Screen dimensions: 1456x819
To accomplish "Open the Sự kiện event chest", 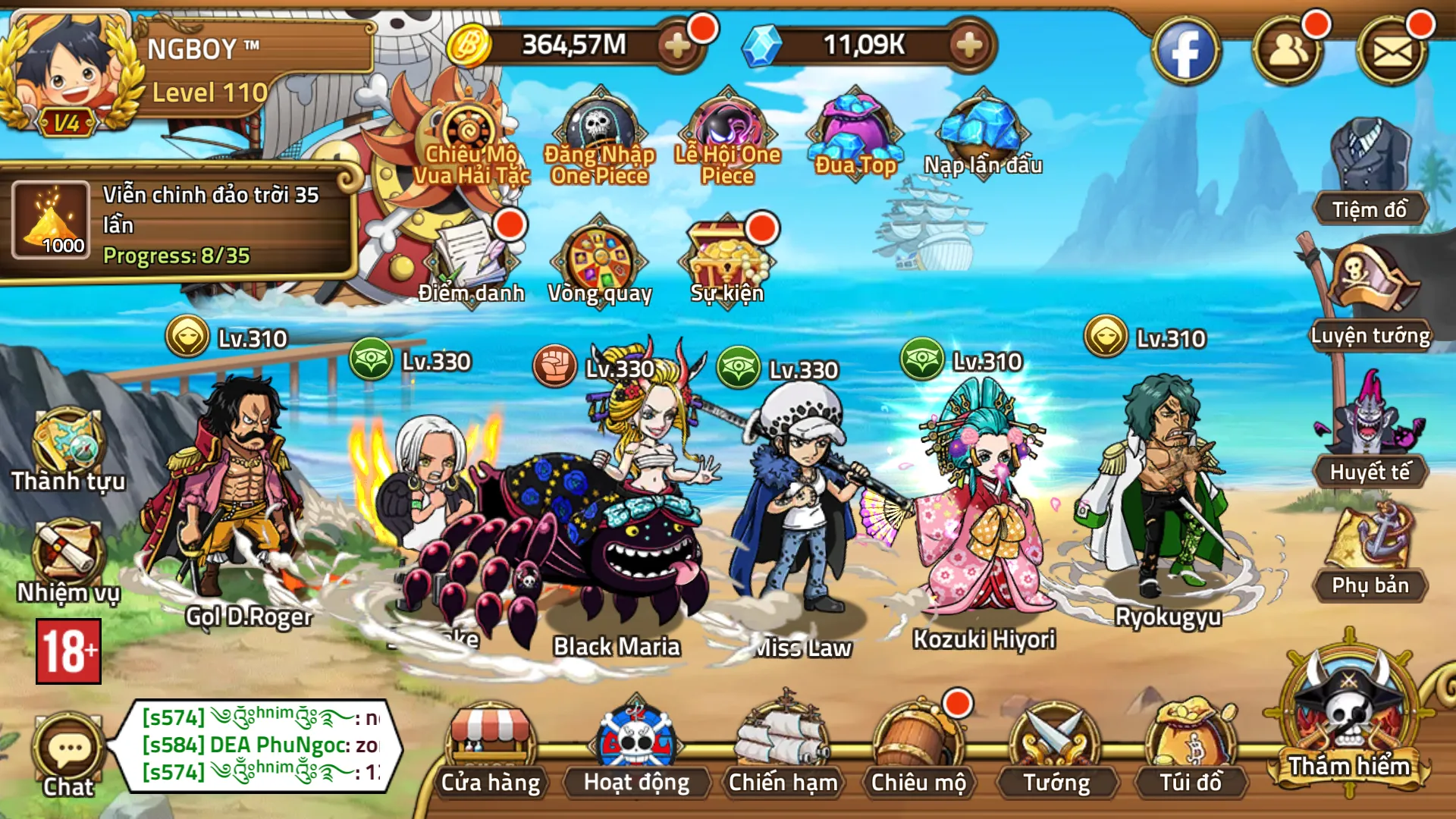I will [x=726, y=260].
